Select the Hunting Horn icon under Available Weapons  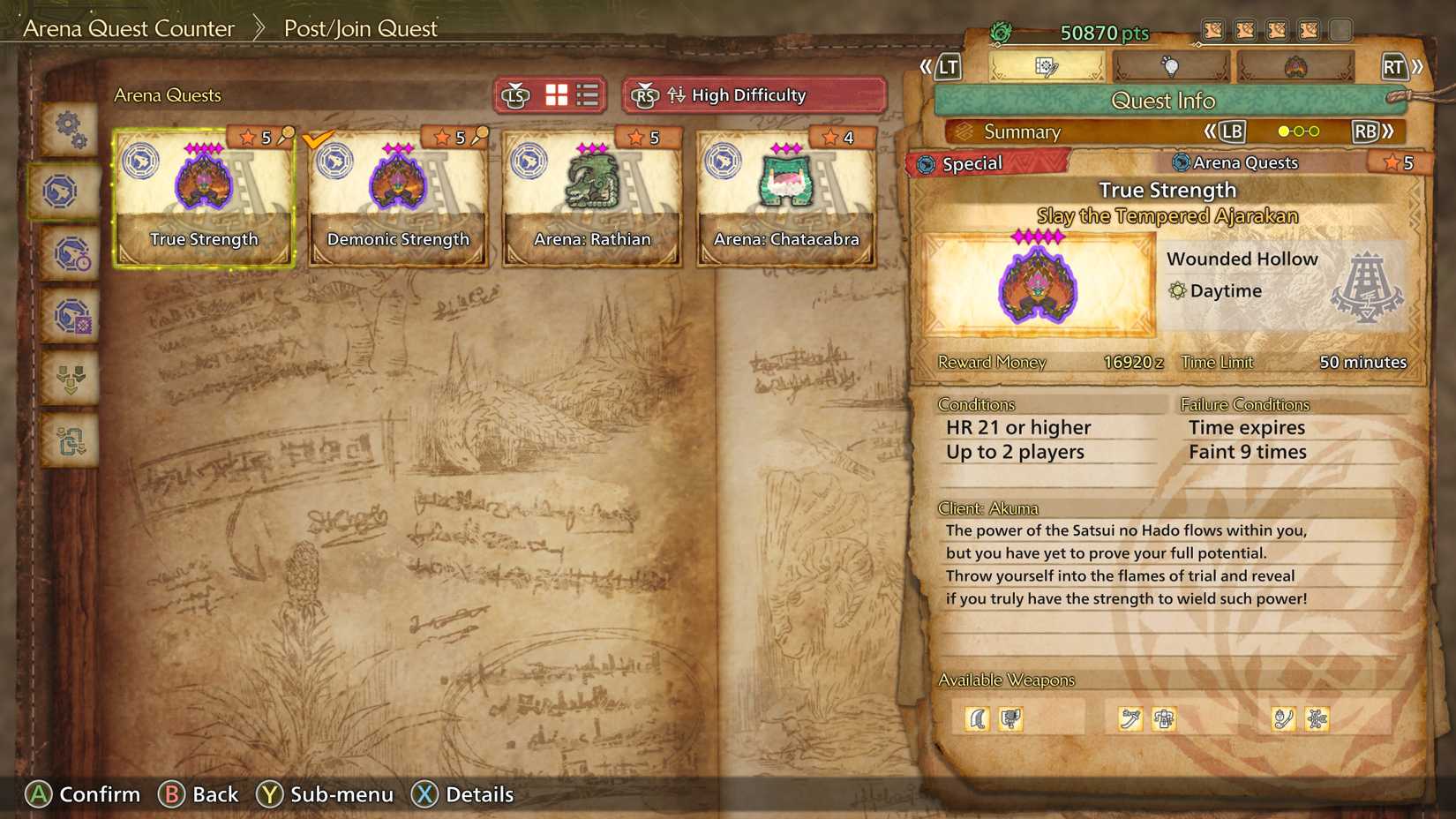[x=1010, y=718]
